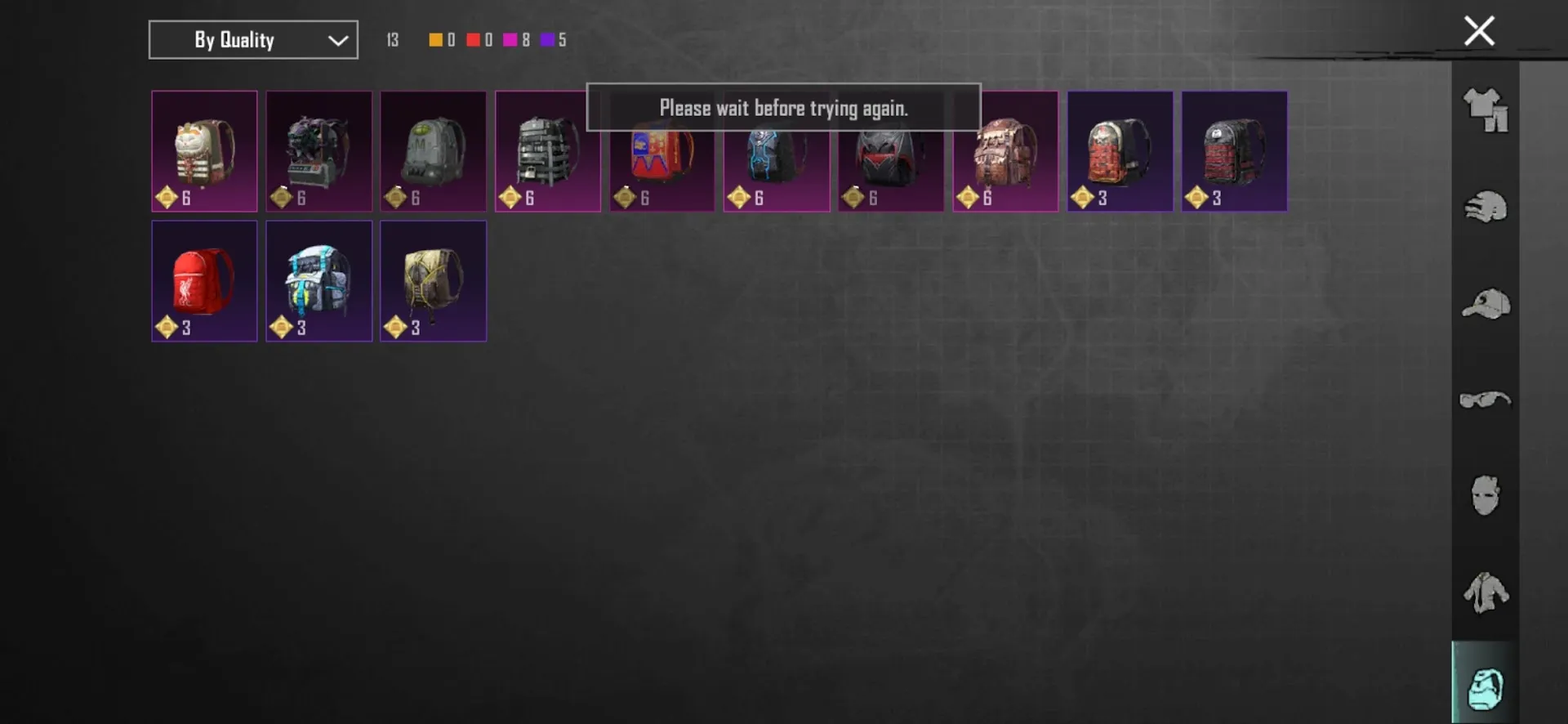This screenshot has width=1568, height=724.
Task: Dismiss the Please wait notification banner
Action: (x=782, y=107)
